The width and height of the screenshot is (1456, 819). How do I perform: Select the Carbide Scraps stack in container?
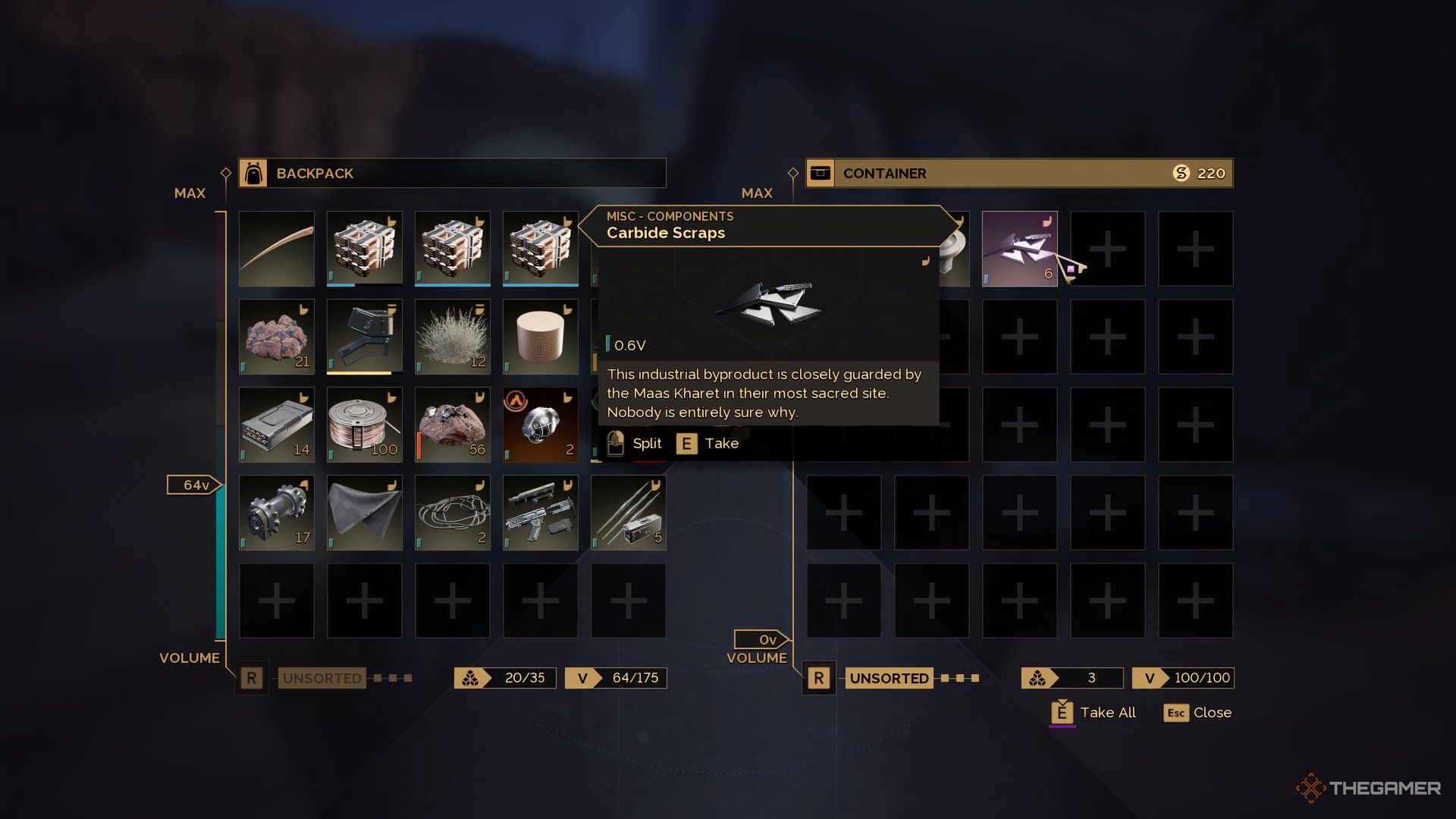[x=1019, y=249]
